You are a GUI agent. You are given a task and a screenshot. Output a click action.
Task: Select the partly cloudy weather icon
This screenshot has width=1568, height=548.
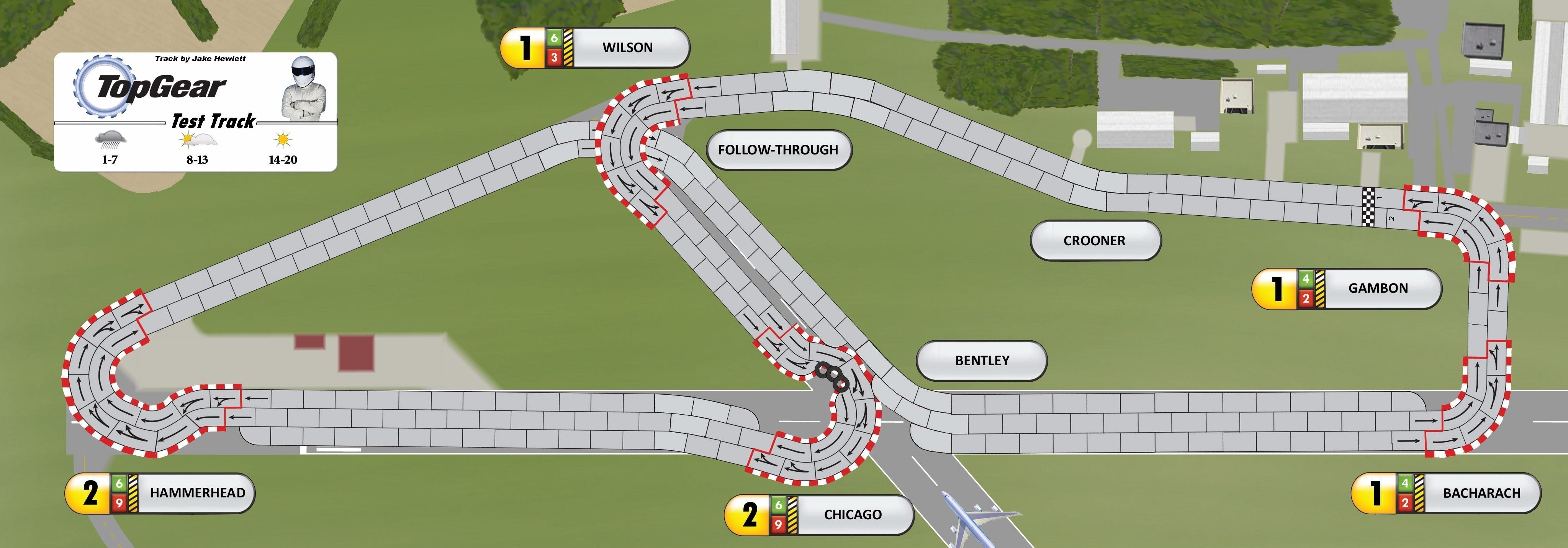click(197, 140)
